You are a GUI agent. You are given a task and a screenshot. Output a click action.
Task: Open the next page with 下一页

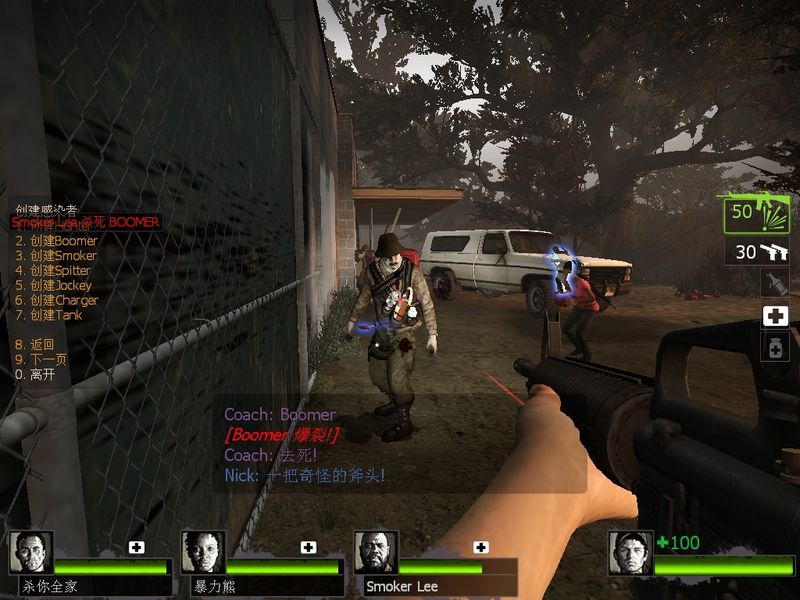coord(38,359)
